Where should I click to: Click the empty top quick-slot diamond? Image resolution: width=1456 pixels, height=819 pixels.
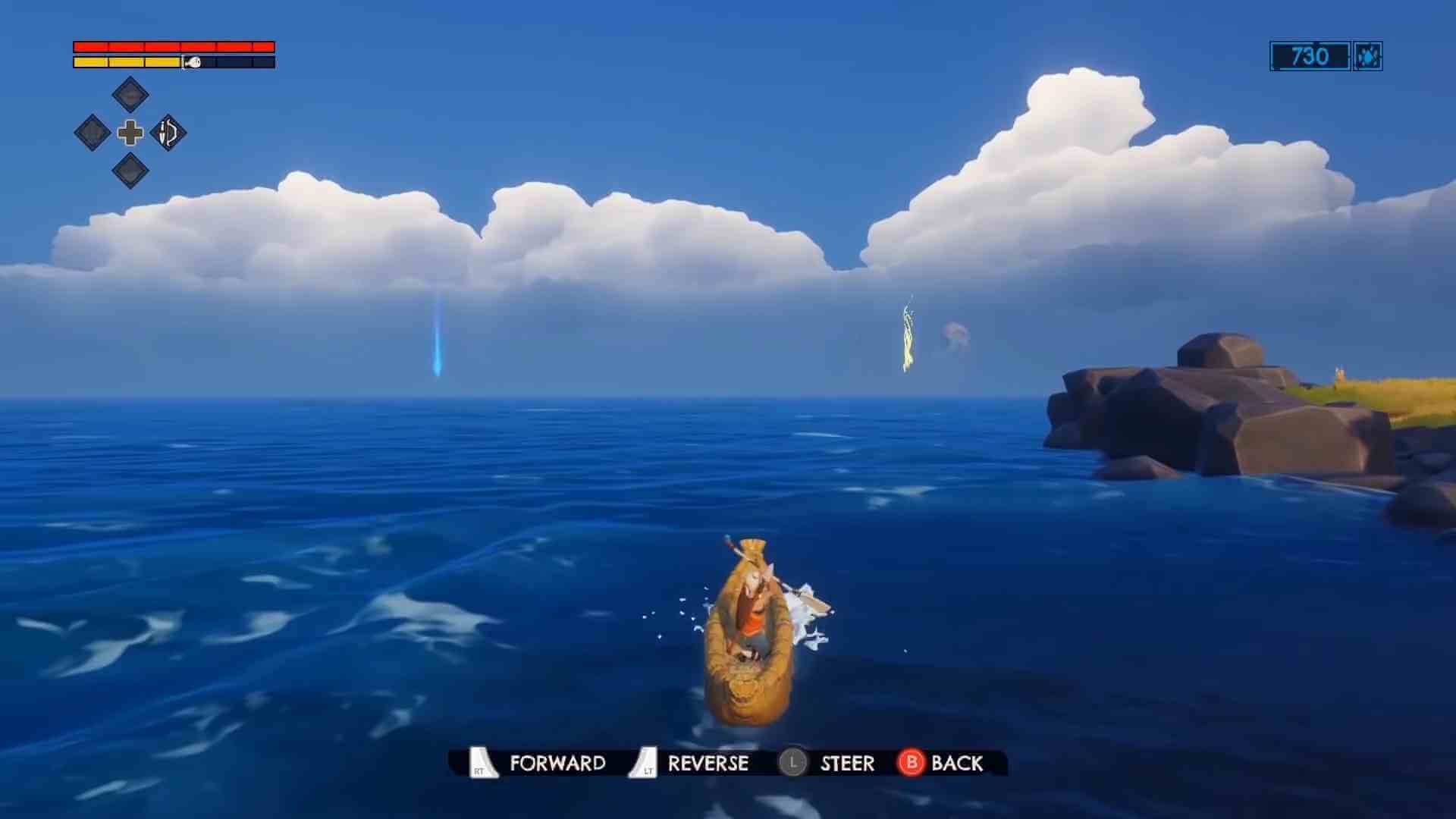pos(129,93)
